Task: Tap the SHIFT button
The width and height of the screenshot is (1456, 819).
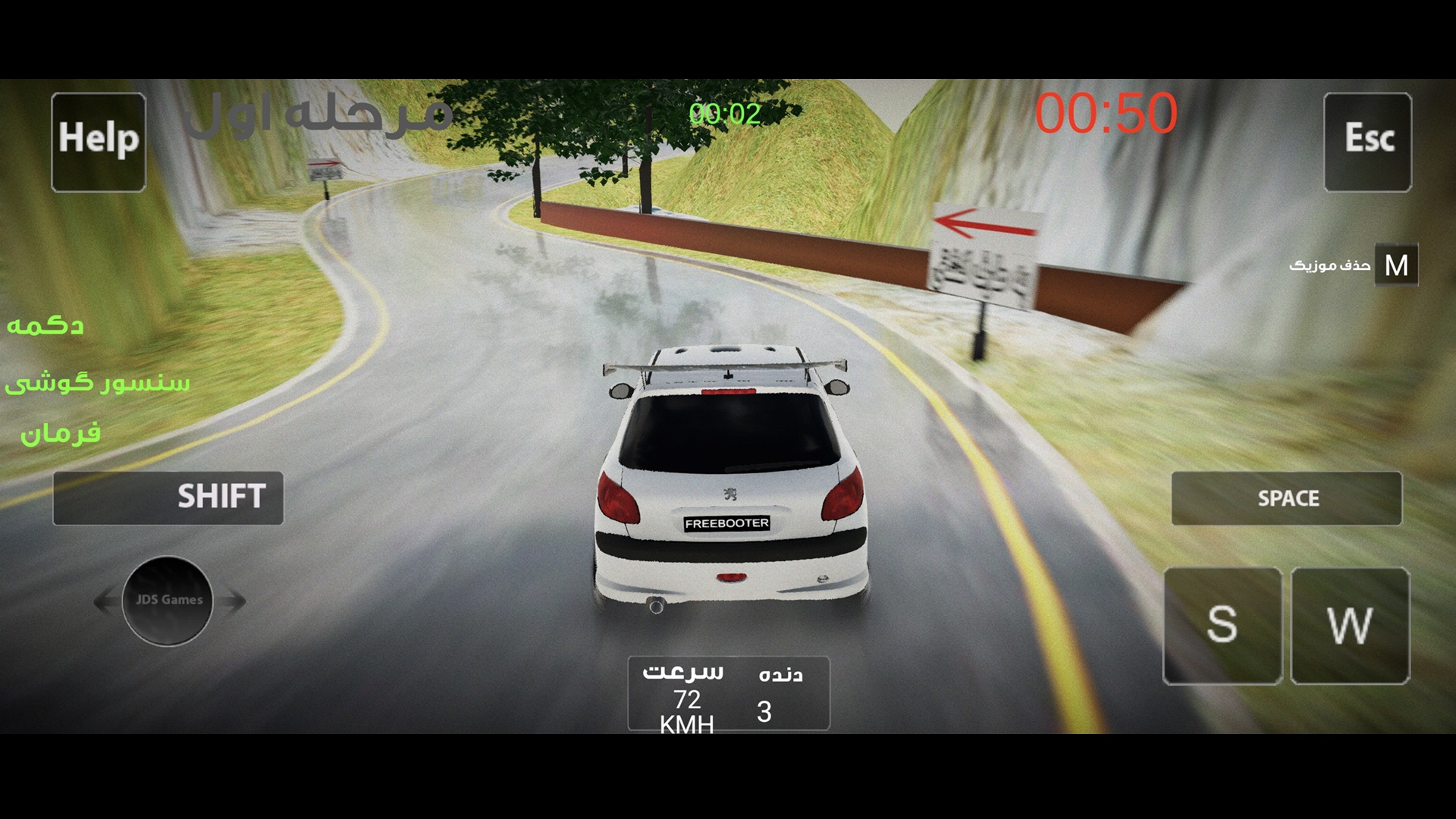Action: [168, 498]
